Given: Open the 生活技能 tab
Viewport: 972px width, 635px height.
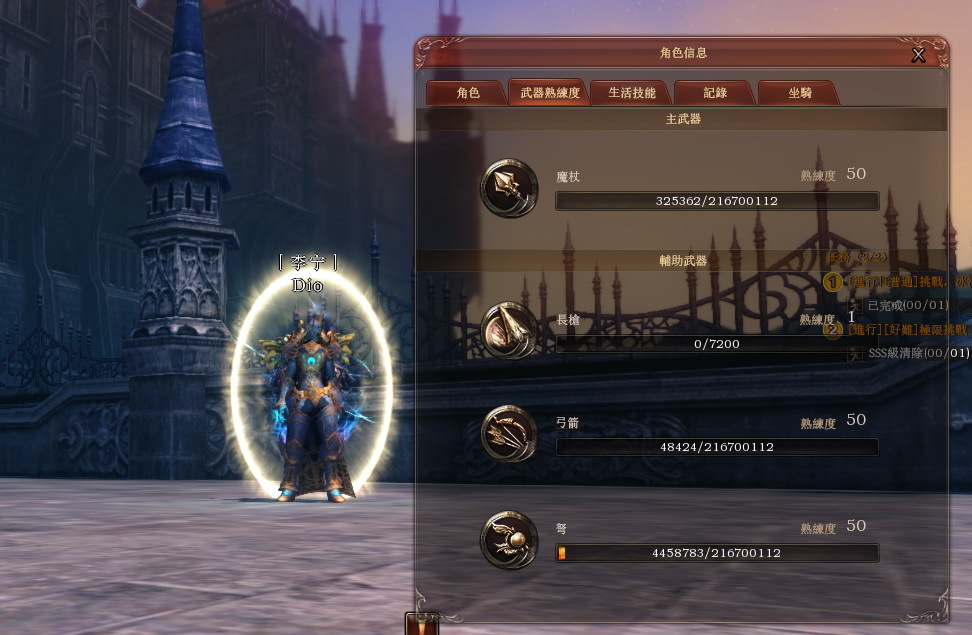Looking at the screenshot, I should point(631,93).
